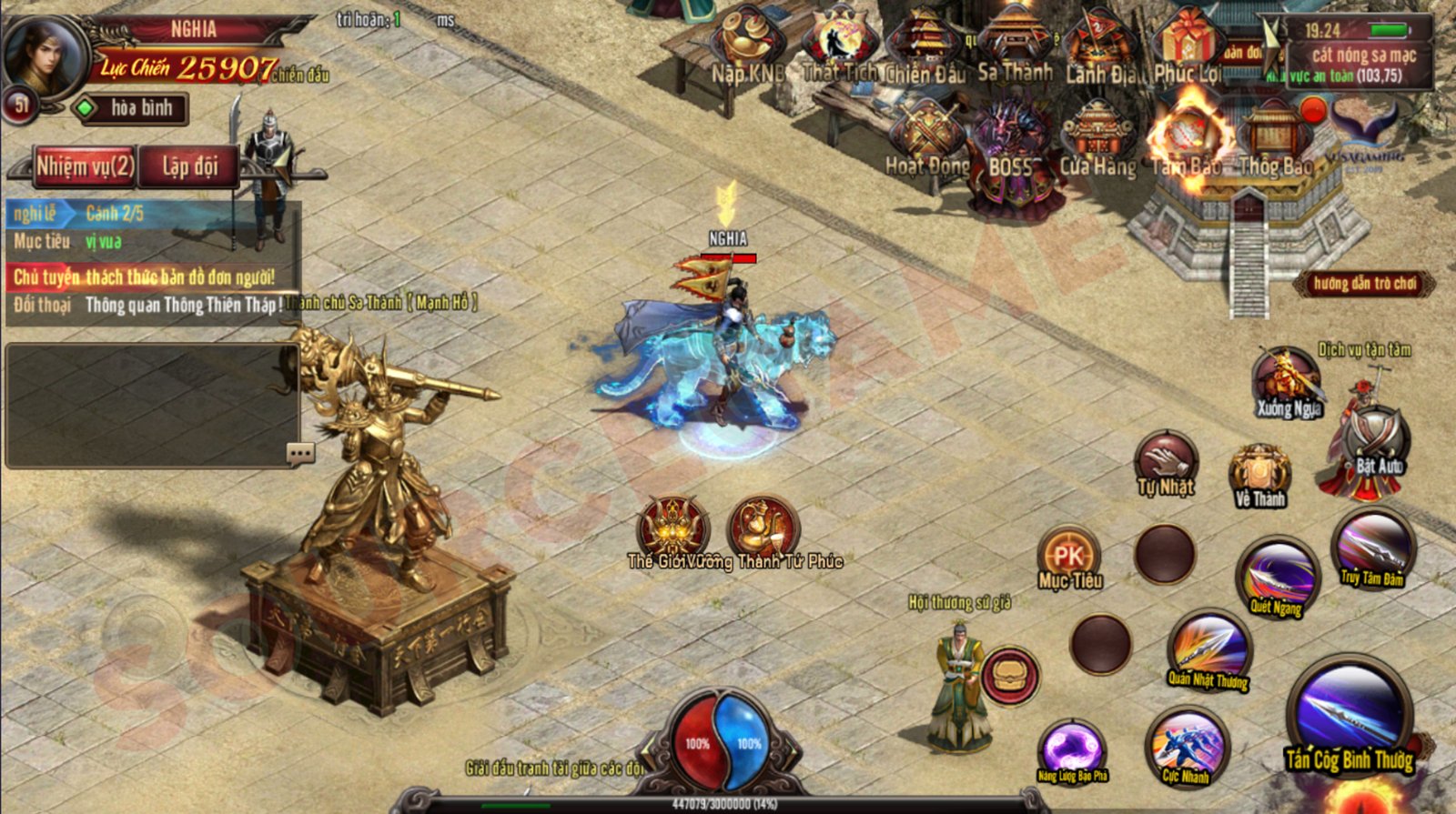This screenshot has width=1456, height=814.
Task: Open the chat box speech bubble button
Action: tap(299, 452)
